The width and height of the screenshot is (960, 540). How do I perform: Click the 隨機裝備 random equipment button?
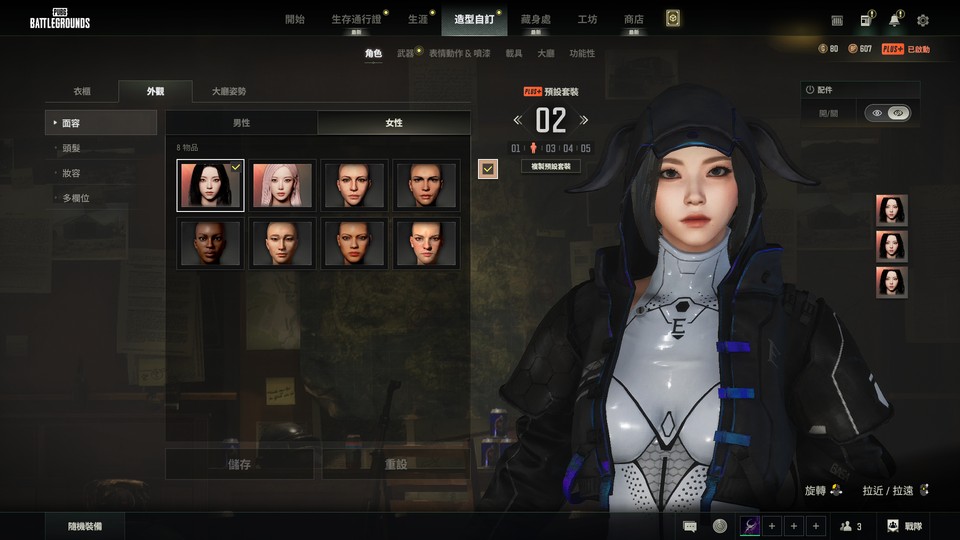84,526
